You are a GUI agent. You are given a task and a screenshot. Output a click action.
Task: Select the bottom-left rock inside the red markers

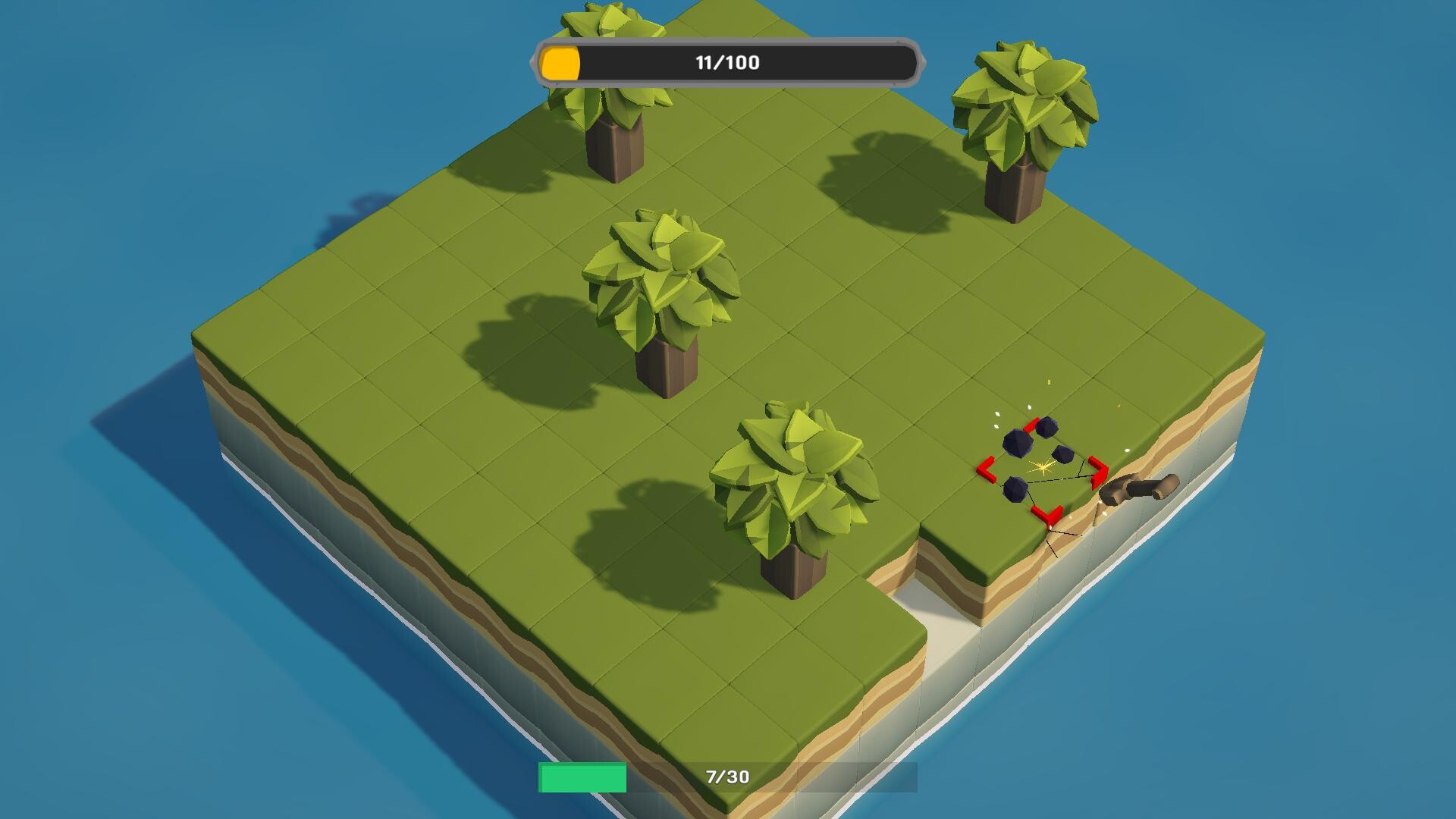[1015, 490]
